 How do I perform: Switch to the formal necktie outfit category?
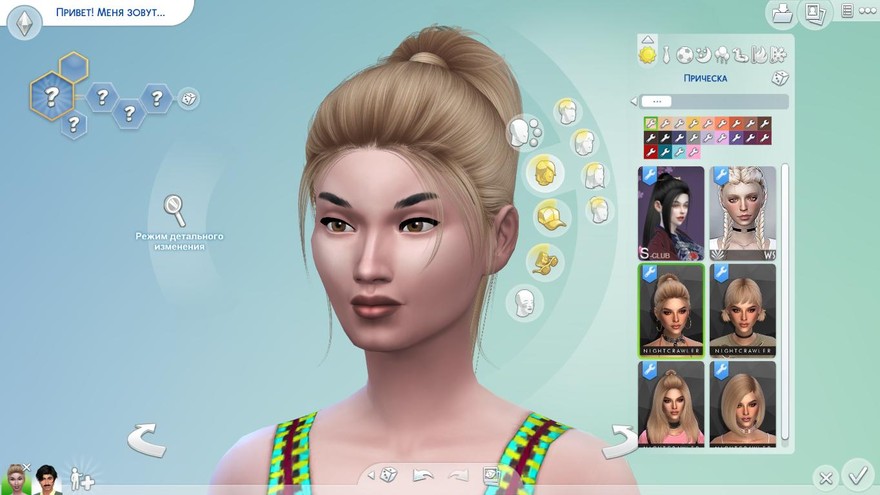tap(666, 54)
